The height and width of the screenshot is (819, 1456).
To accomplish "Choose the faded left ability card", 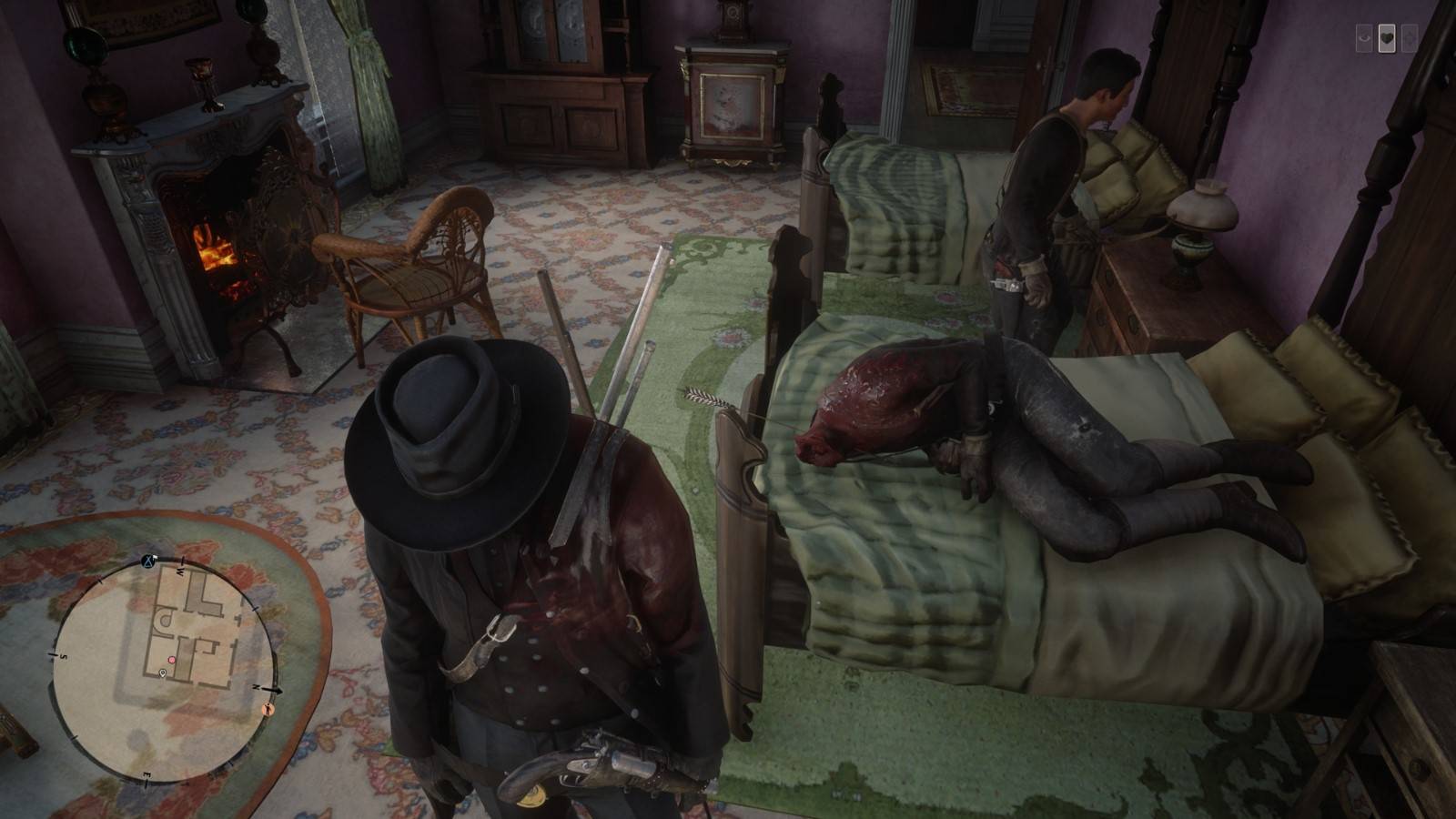I will click(x=1364, y=39).
